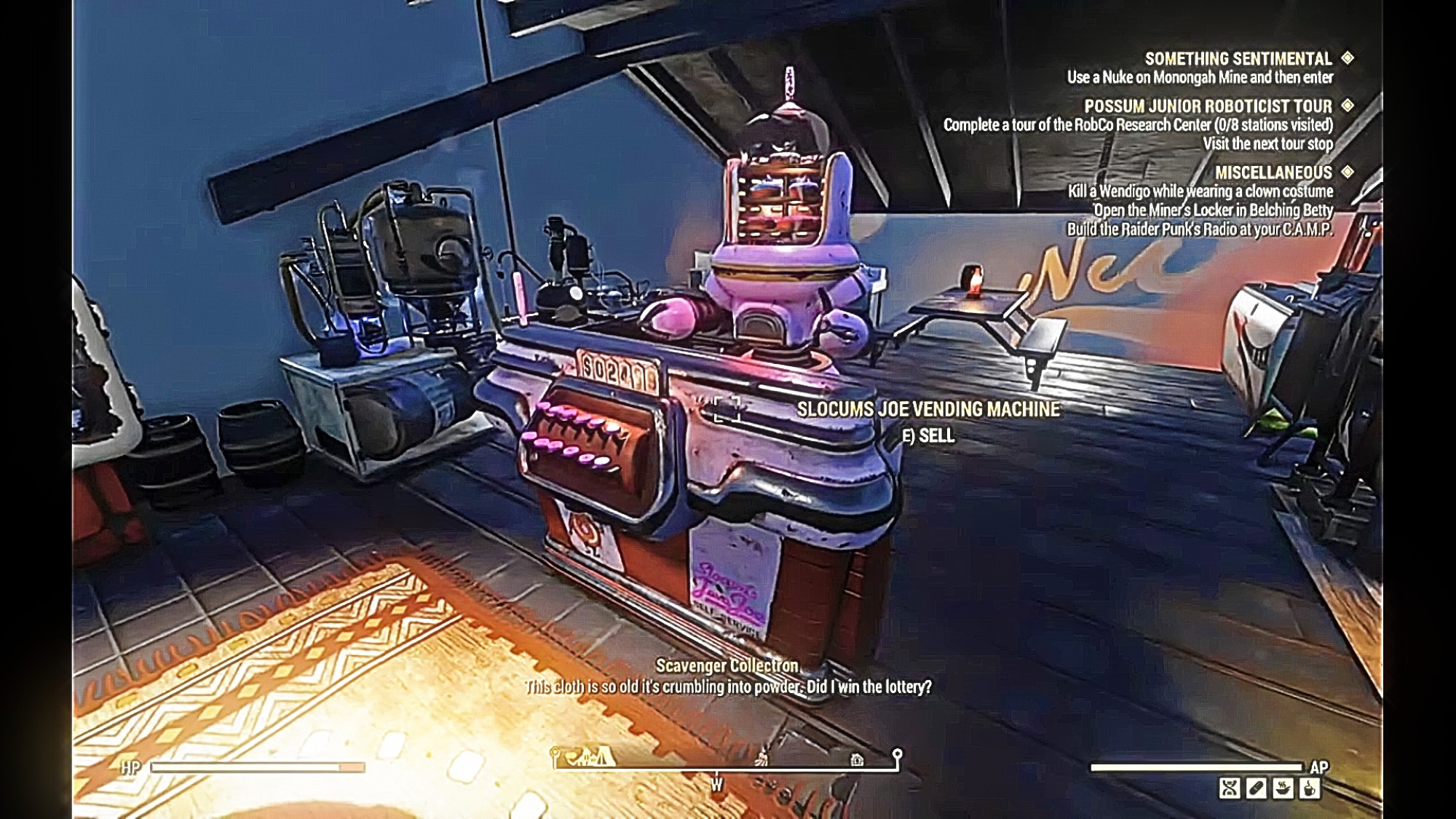
Task: Choose the Kill a Wendigo objective
Action: pos(1200,191)
